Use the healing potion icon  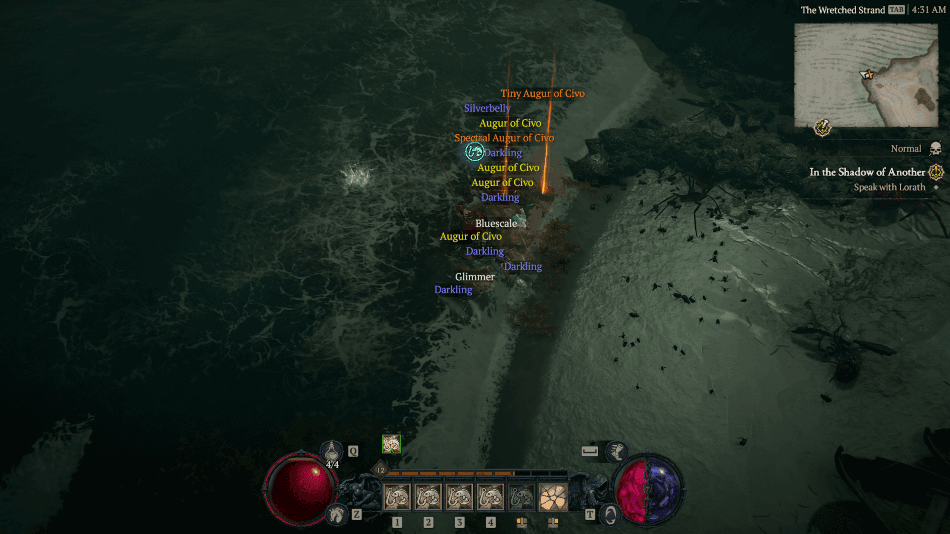332,451
